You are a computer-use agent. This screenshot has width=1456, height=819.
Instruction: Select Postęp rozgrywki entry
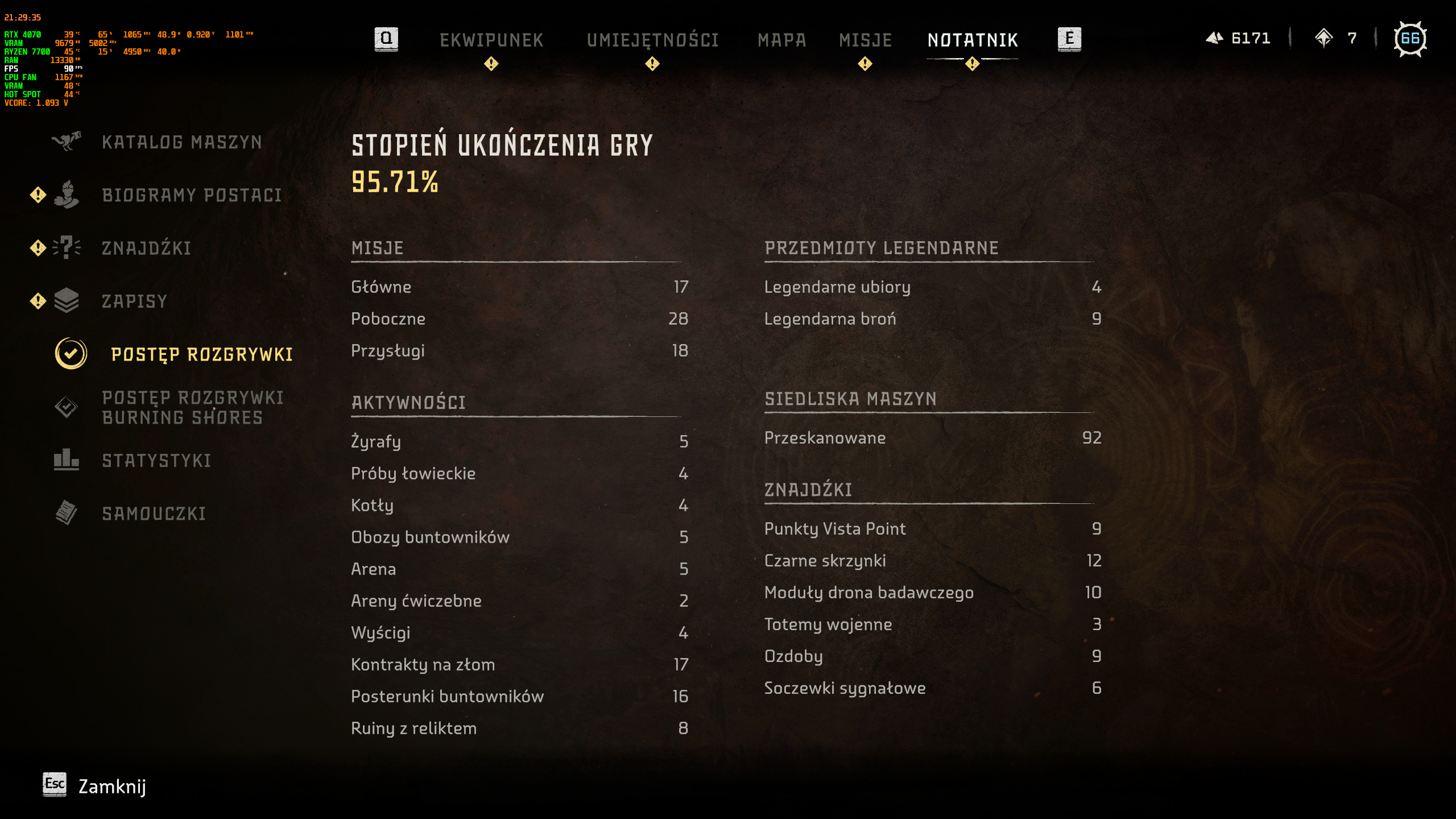pos(202,355)
